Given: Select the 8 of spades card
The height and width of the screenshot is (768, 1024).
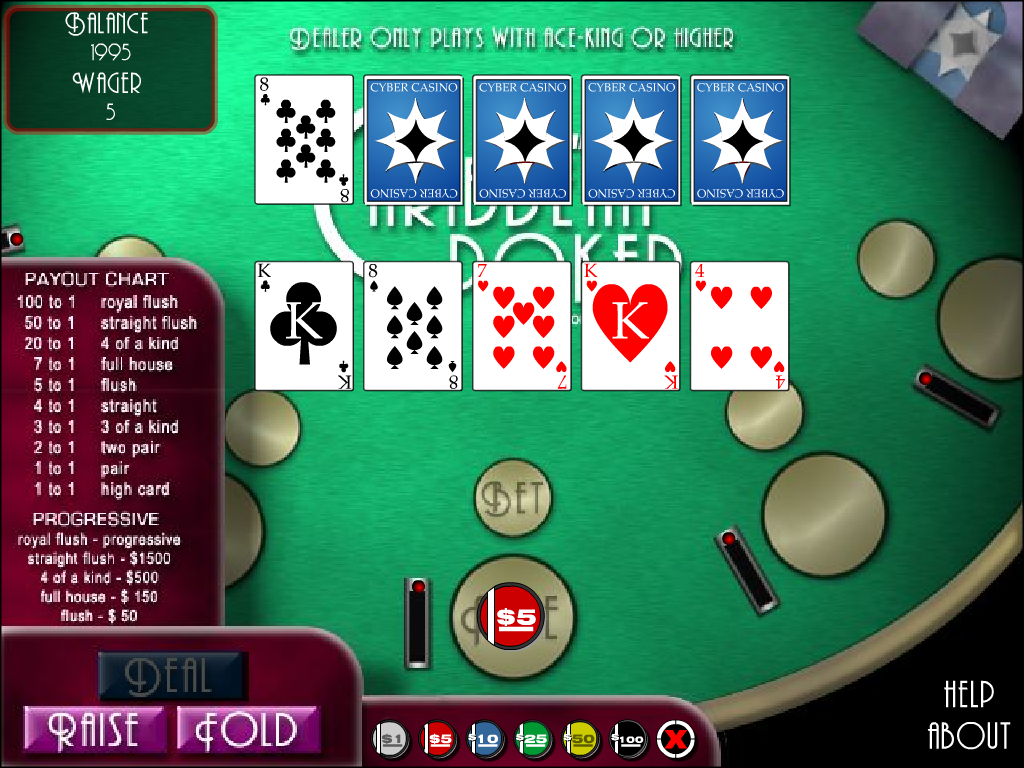Looking at the screenshot, I should click(413, 325).
